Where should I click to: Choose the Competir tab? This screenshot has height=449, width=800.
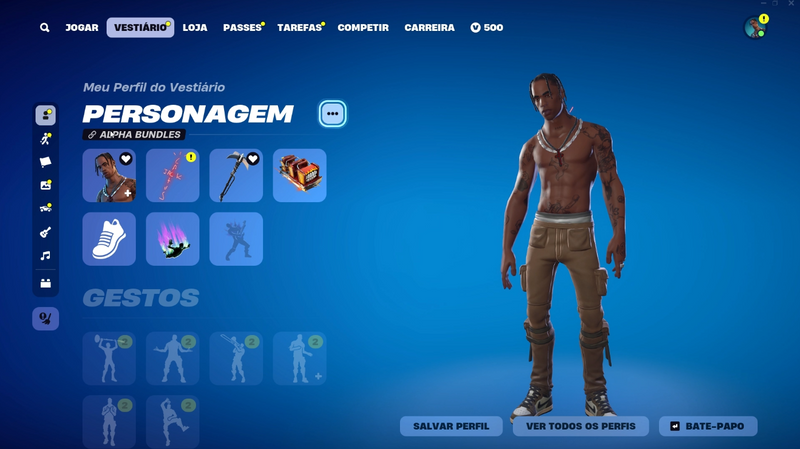click(363, 28)
